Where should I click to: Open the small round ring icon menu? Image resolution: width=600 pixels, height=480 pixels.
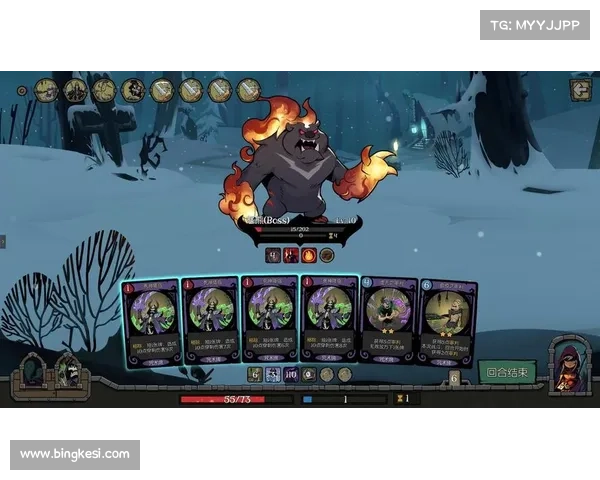21,91
